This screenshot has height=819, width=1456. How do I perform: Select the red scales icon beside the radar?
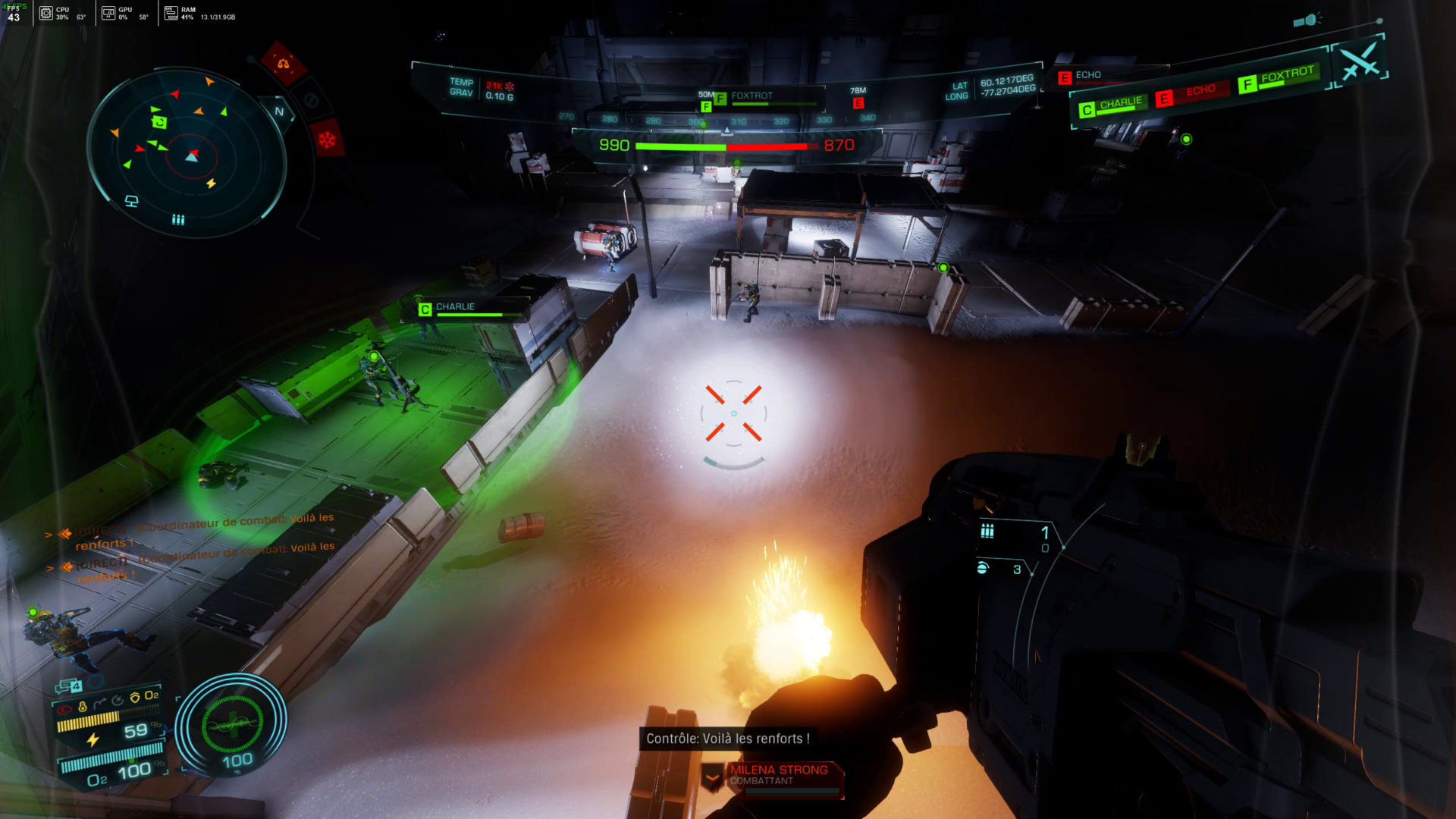283,64
